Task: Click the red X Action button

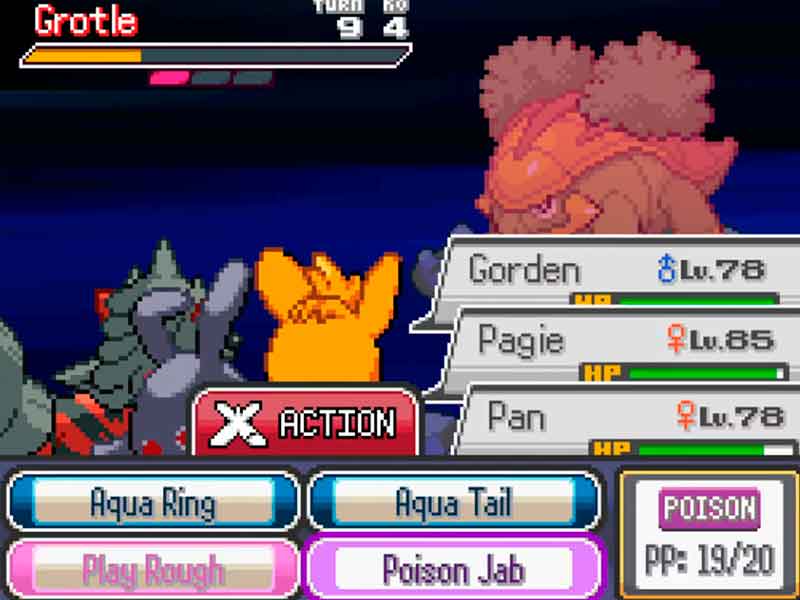Action: point(306,424)
